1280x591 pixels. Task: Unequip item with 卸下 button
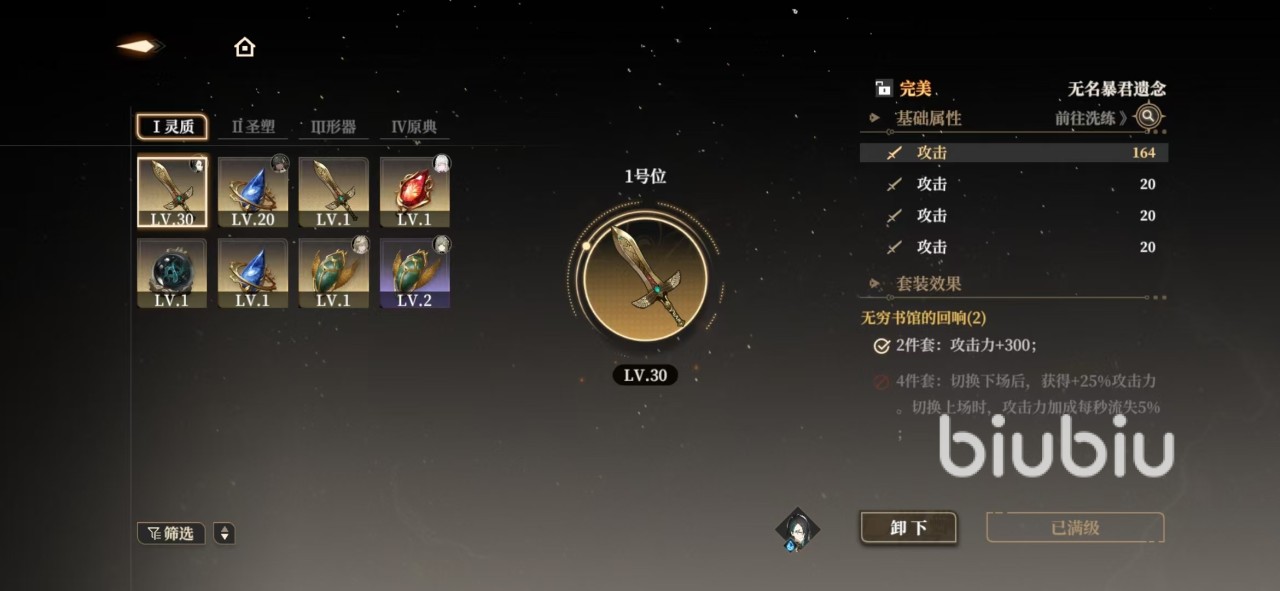coord(908,528)
